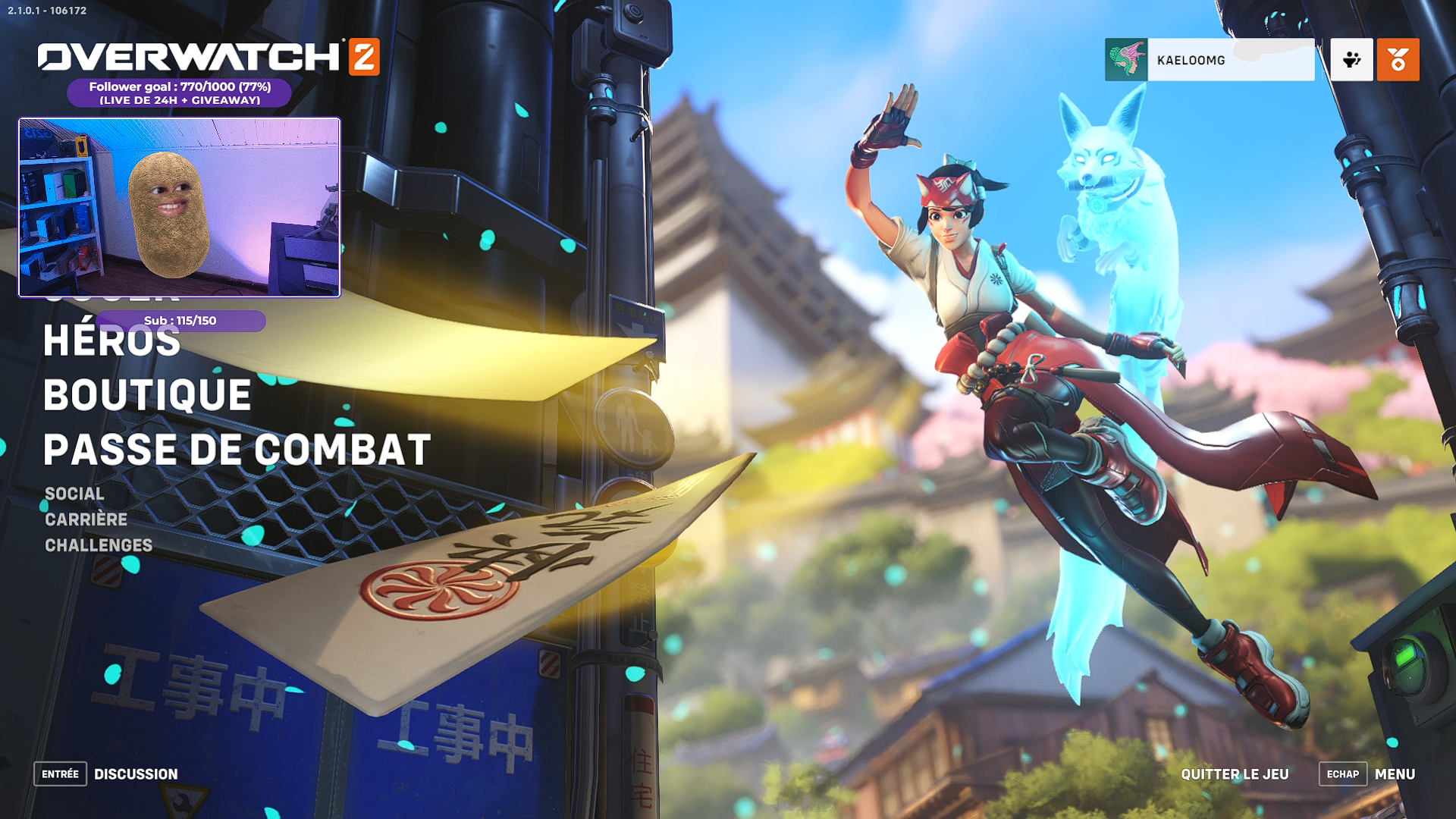Show the Challenges list

tap(99, 545)
